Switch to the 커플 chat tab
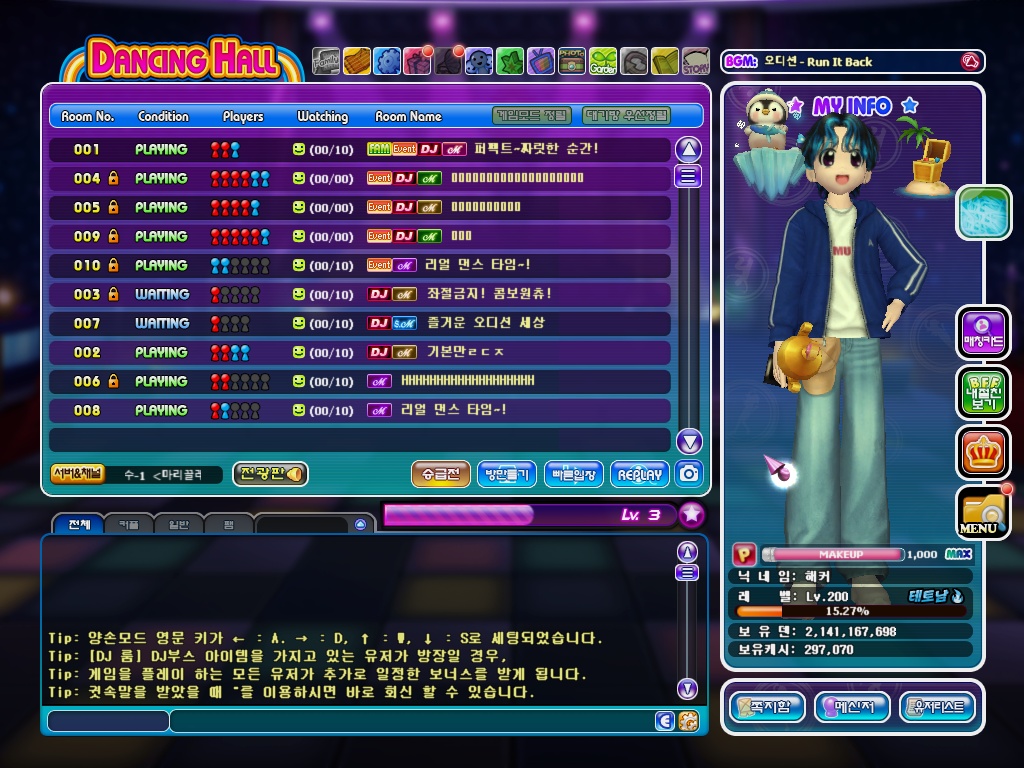Screen dimensions: 1024x768 point(129,524)
